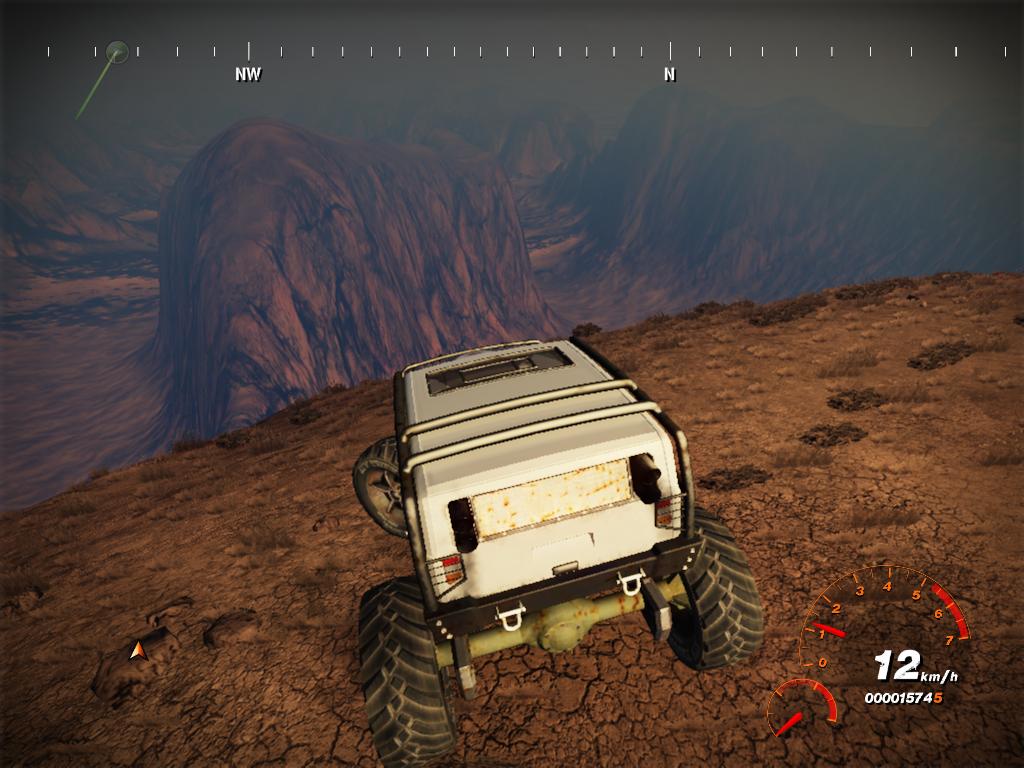The height and width of the screenshot is (768, 1024).
Task: Select the N heading on the compass bar
Action: click(x=670, y=73)
